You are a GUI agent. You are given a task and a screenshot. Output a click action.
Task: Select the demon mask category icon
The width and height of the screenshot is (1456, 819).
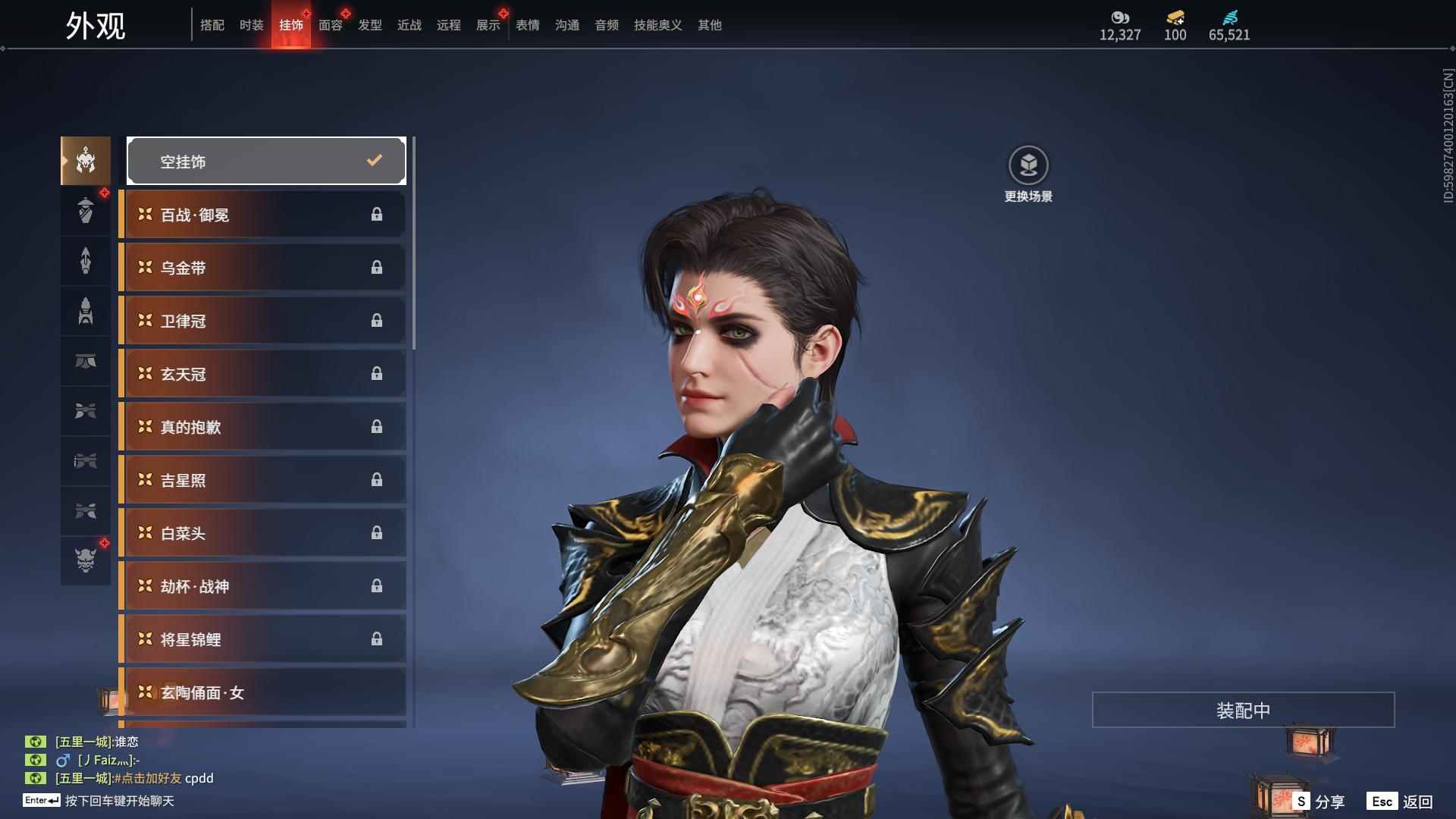click(x=86, y=560)
